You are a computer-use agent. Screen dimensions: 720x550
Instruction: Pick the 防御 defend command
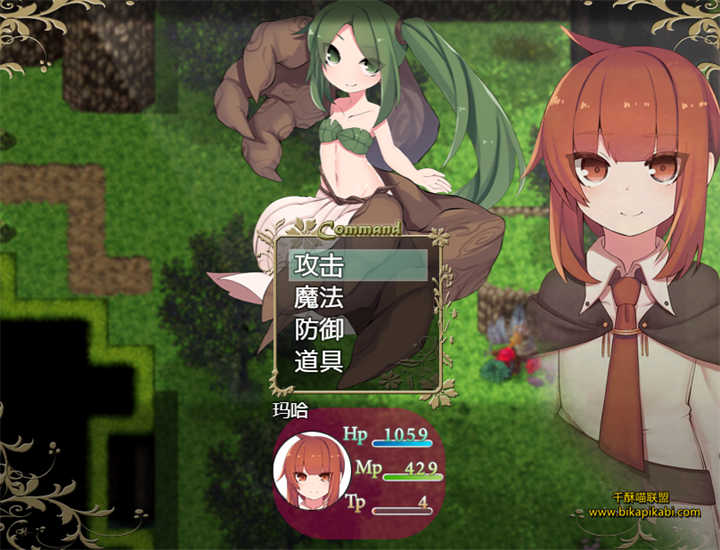tap(320, 329)
